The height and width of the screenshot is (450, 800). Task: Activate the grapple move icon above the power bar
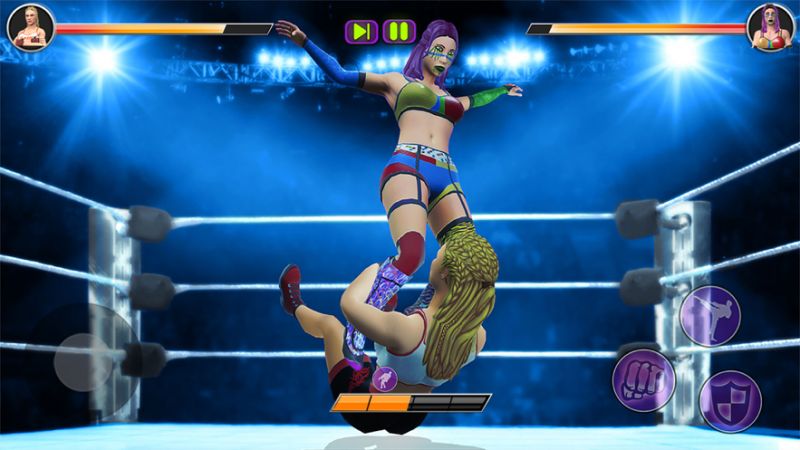point(383,379)
